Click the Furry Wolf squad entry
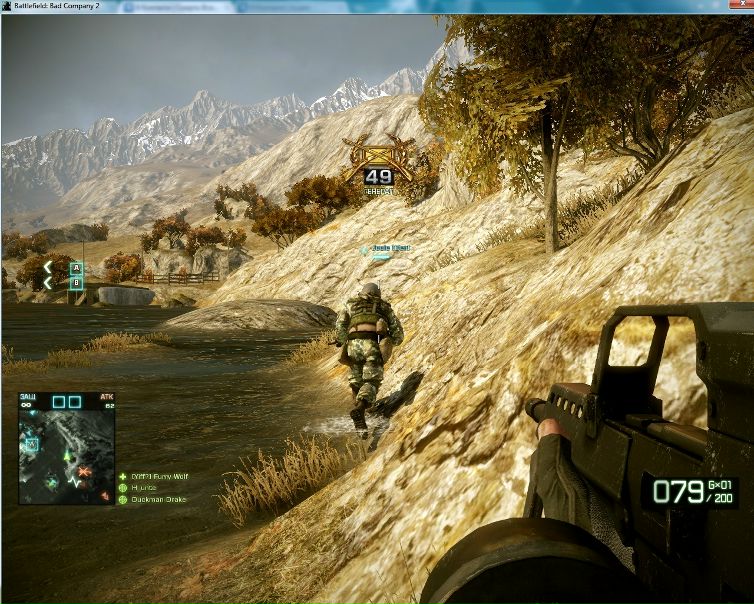The width and height of the screenshot is (754, 604). pyautogui.click(x=157, y=476)
